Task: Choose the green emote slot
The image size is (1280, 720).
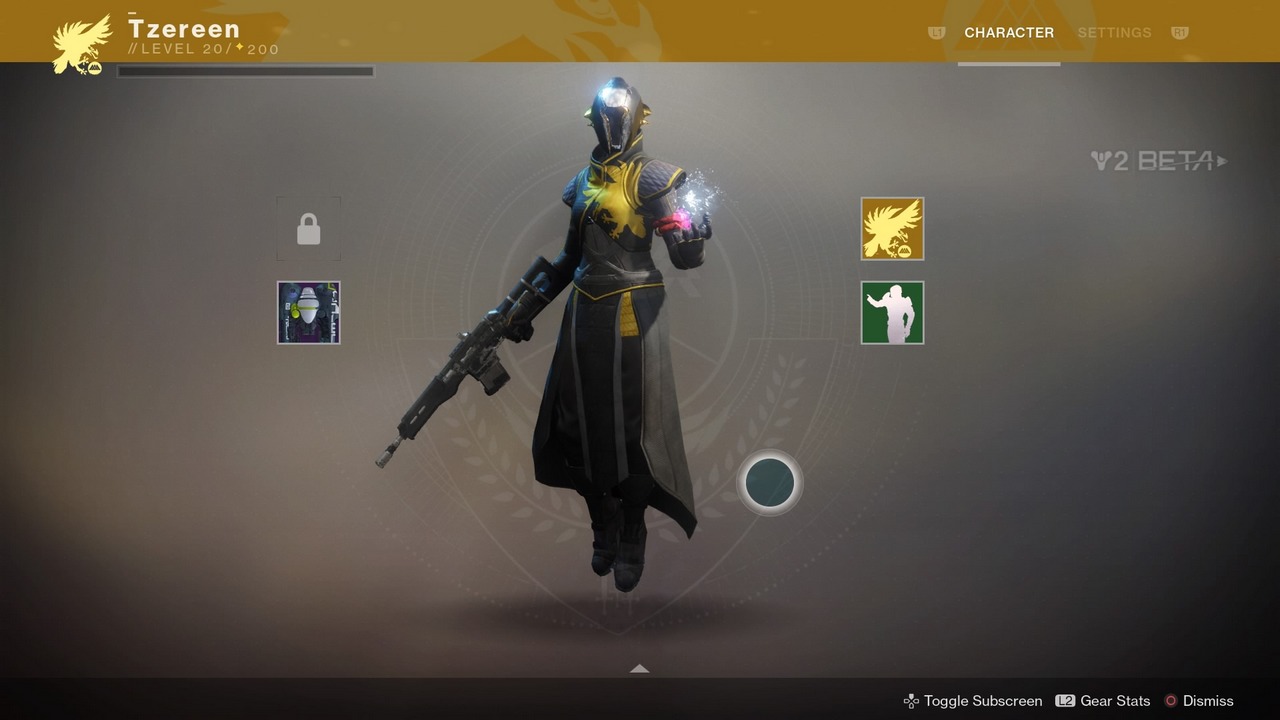Action: (892, 313)
